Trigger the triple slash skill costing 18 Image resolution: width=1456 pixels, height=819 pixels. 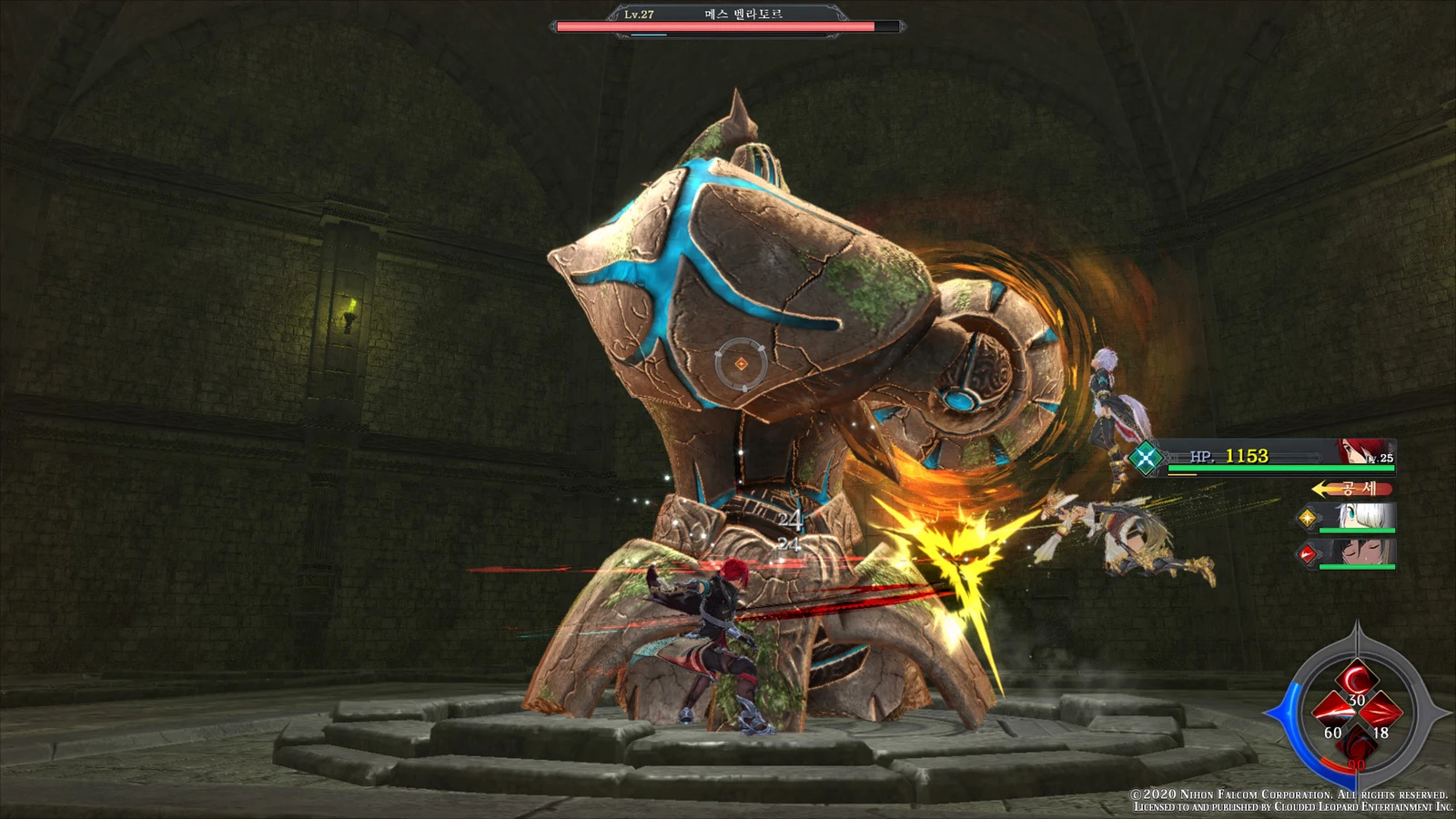coord(1381,712)
